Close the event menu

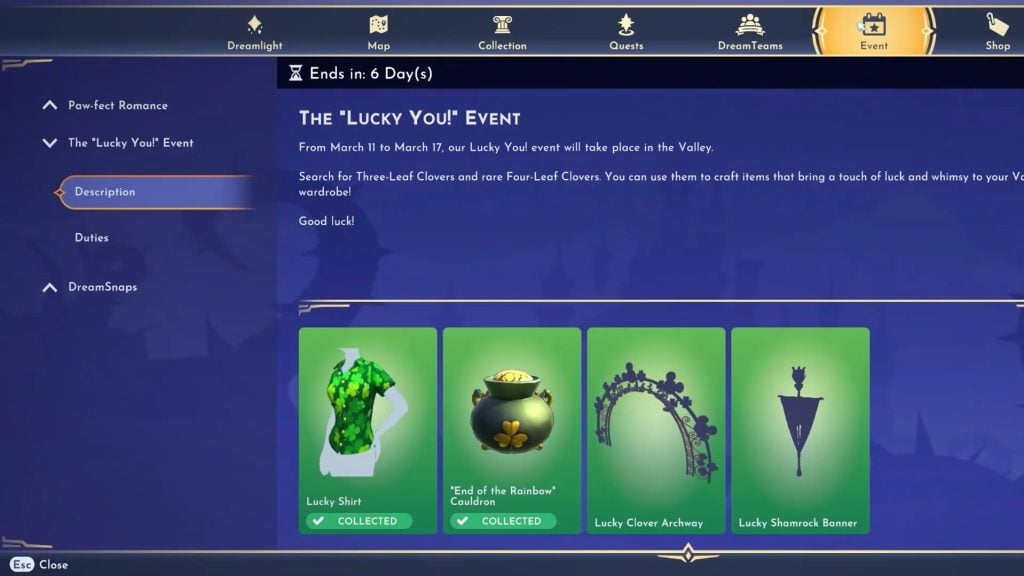40,565
